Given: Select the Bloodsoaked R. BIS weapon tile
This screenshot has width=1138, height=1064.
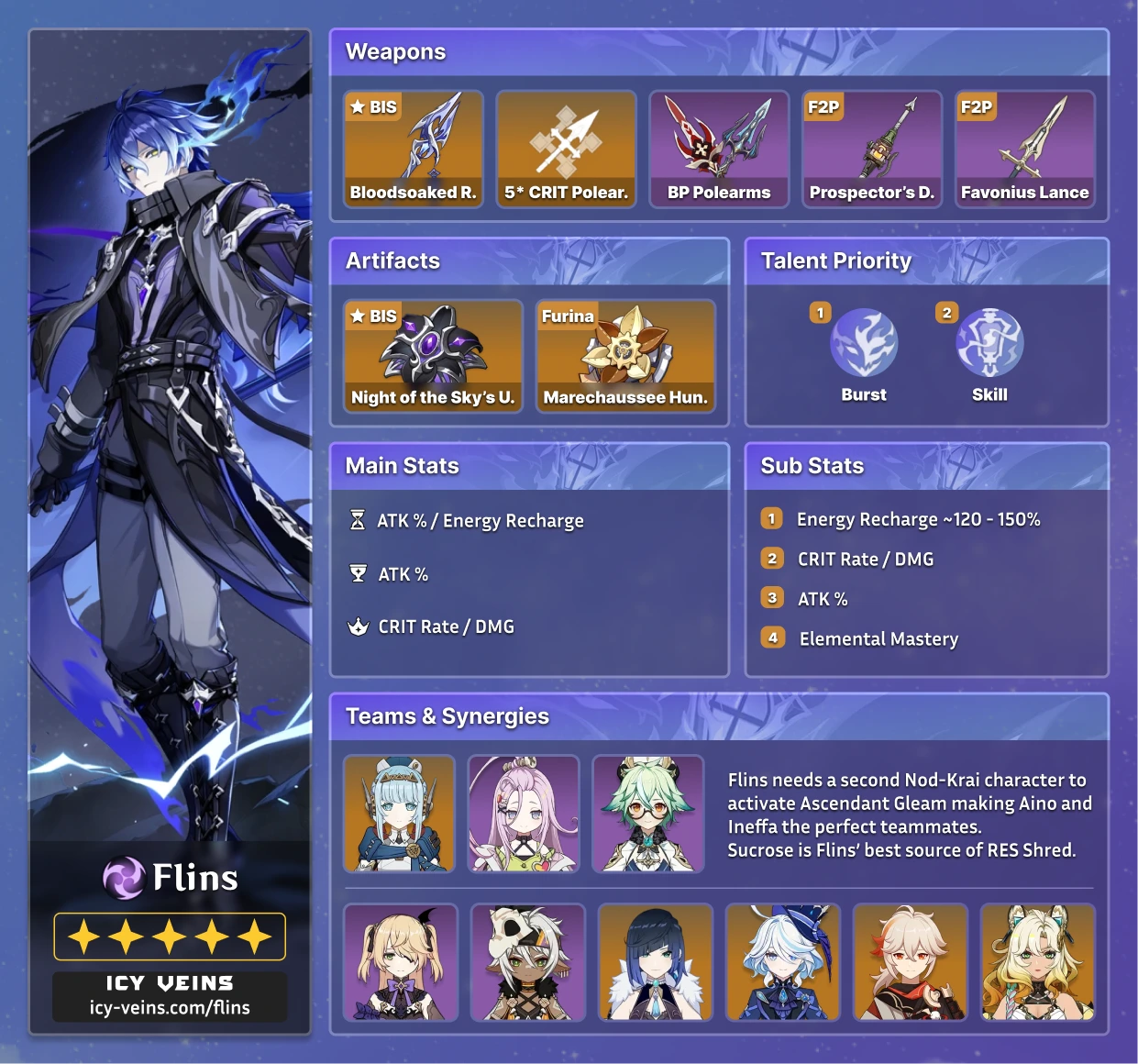Looking at the screenshot, I should (413, 149).
